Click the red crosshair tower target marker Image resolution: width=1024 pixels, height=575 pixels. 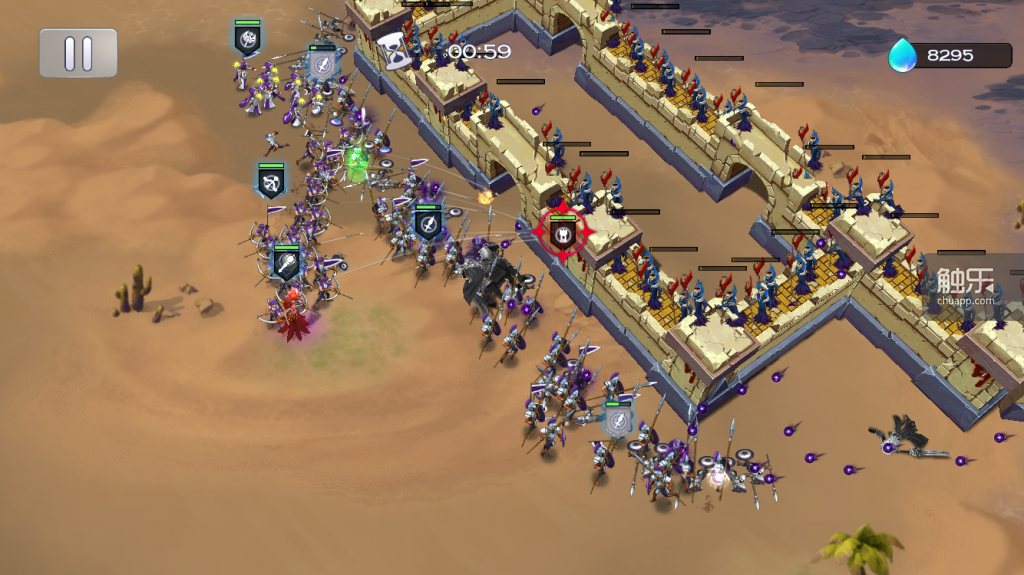point(562,233)
